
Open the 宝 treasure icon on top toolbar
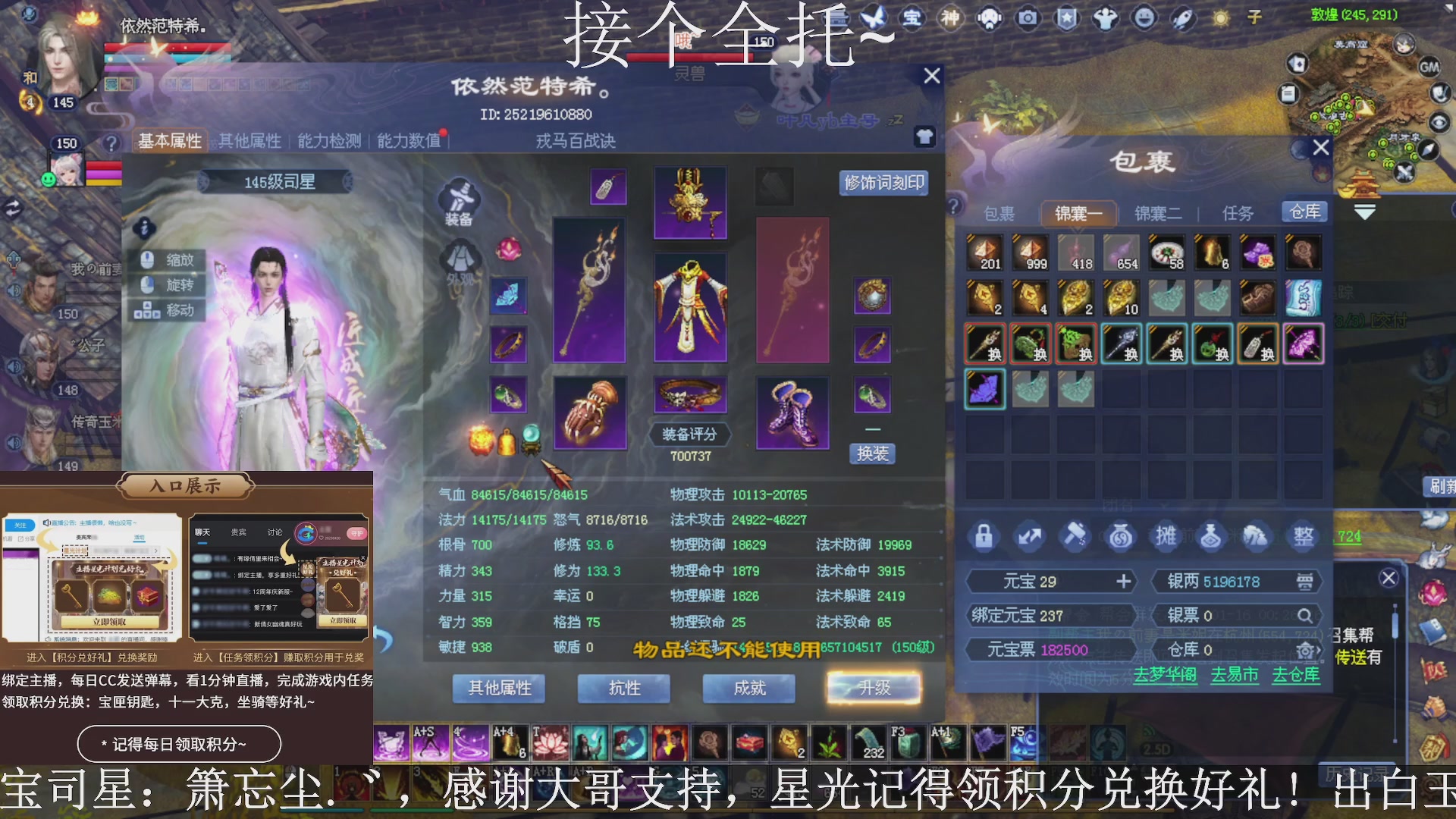(912, 19)
